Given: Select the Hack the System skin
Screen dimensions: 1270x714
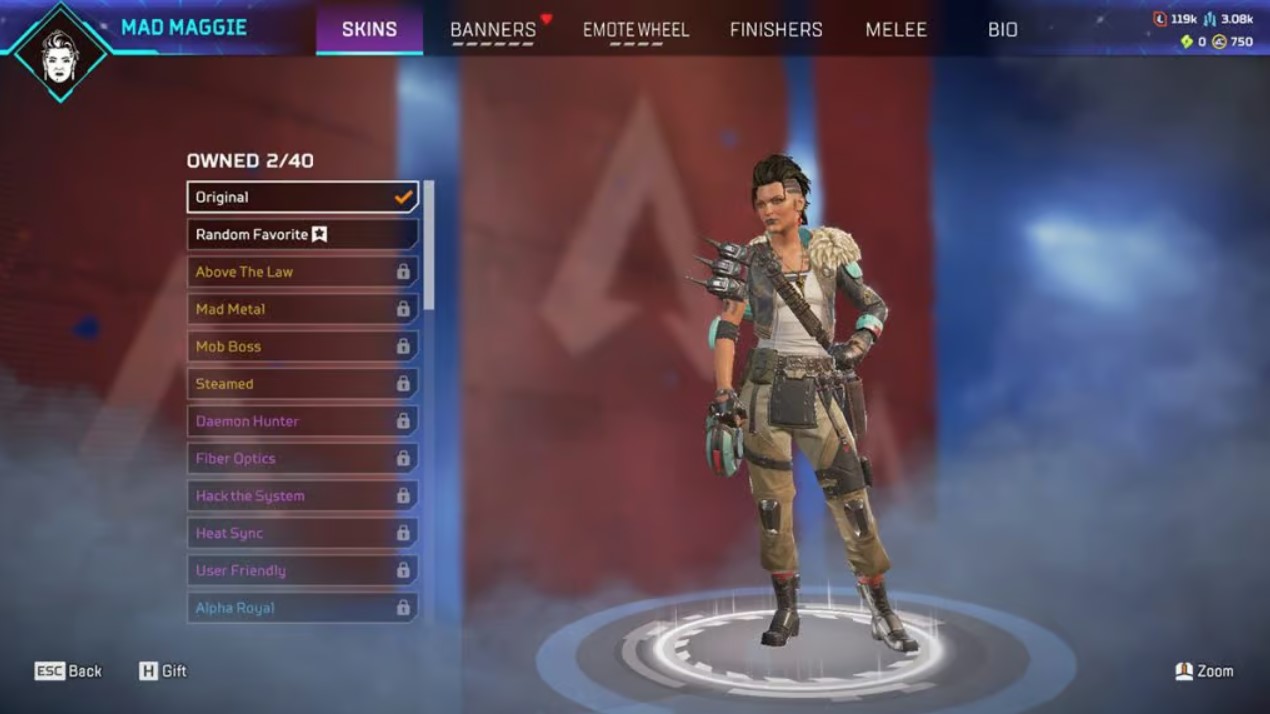Looking at the screenshot, I should (302, 496).
